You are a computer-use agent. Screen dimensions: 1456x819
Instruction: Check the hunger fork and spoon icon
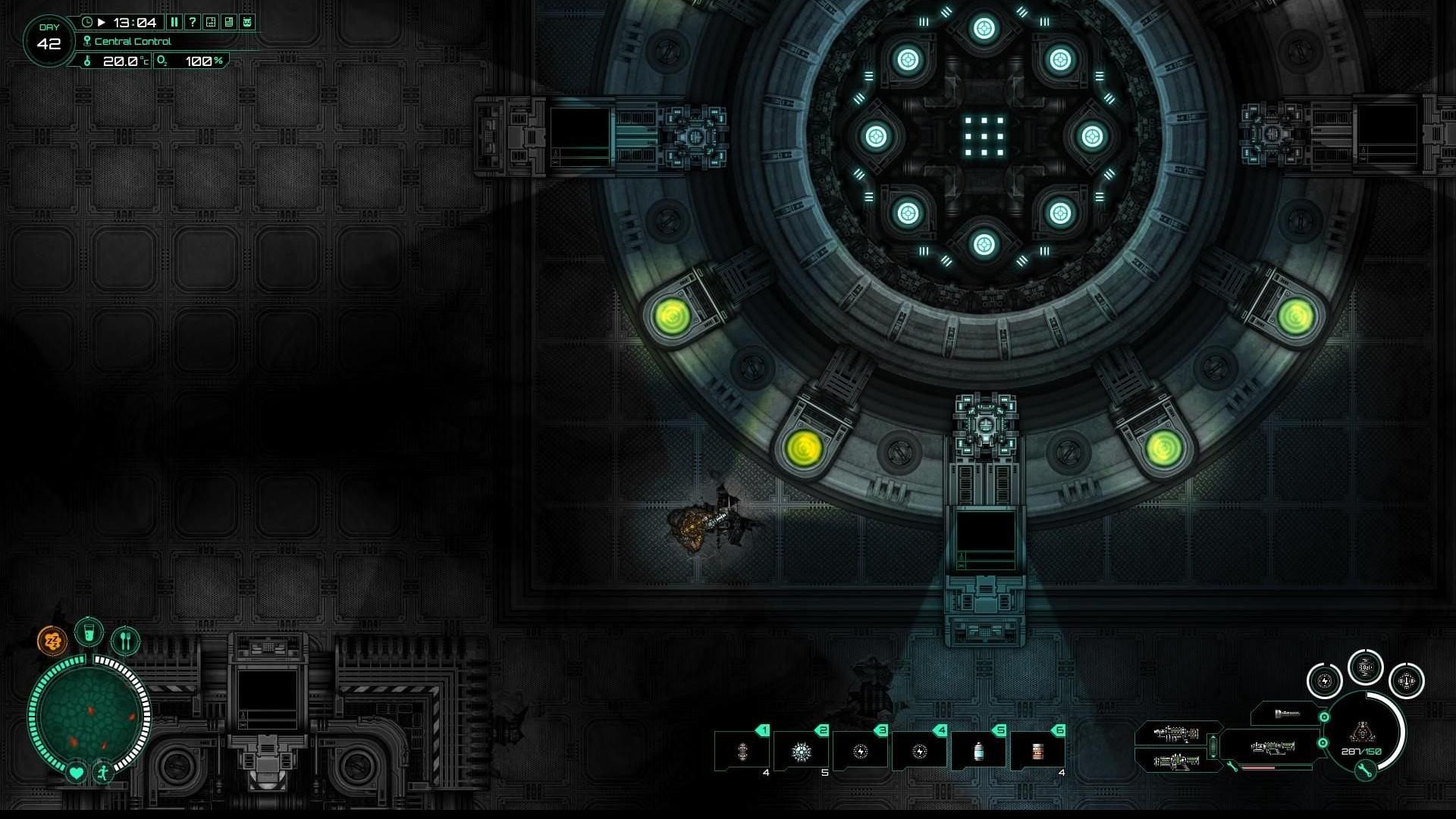pyautogui.click(x=126, y=641)
